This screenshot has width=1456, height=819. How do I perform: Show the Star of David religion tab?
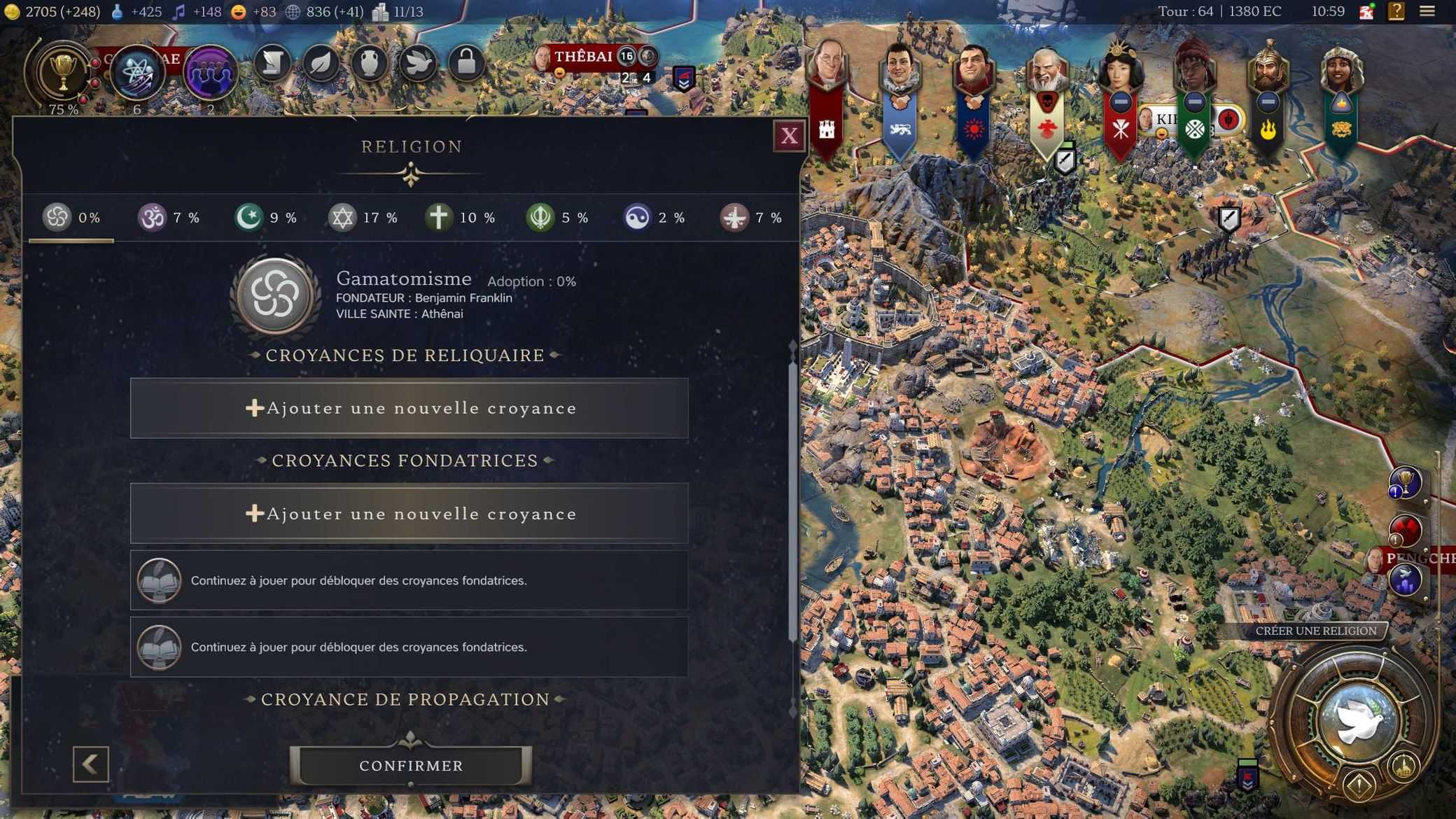click(363, 218)
